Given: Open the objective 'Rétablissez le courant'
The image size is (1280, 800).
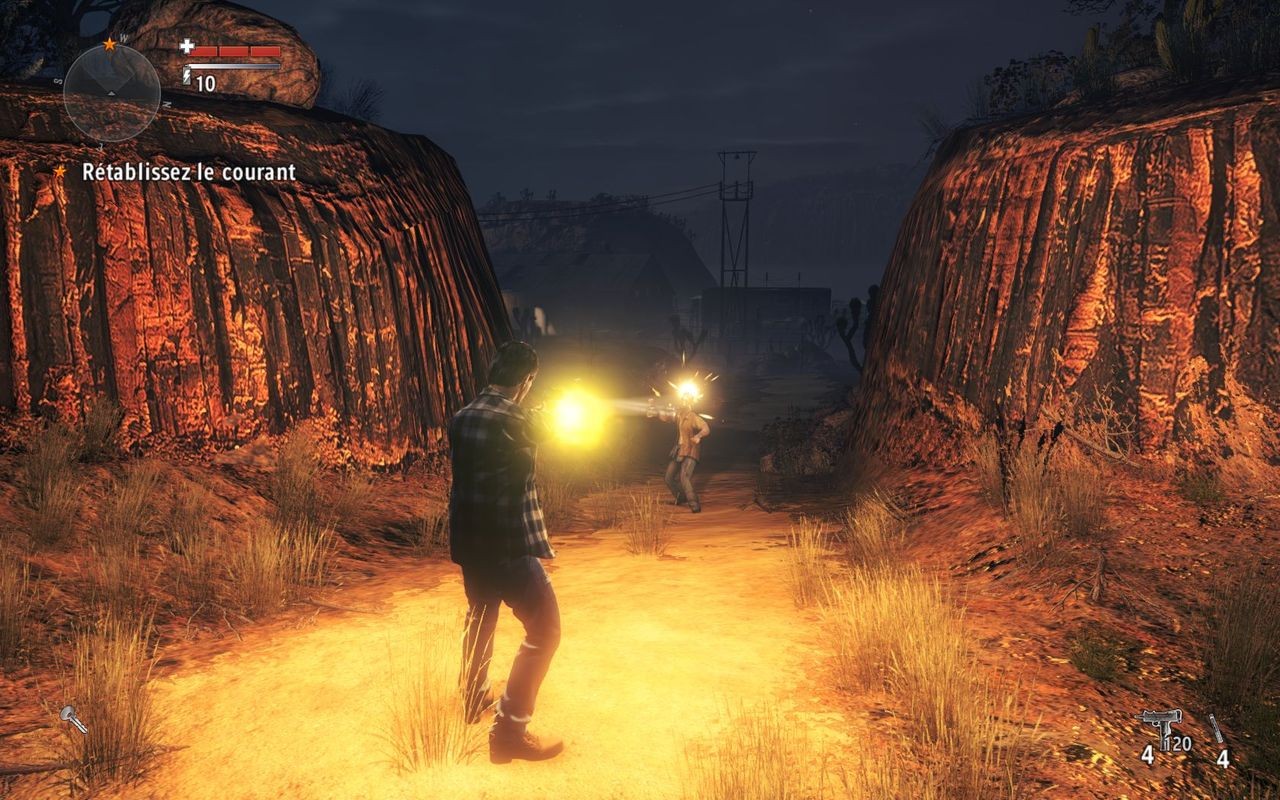Looking at the screenshot, I should (x=189, y=172).
